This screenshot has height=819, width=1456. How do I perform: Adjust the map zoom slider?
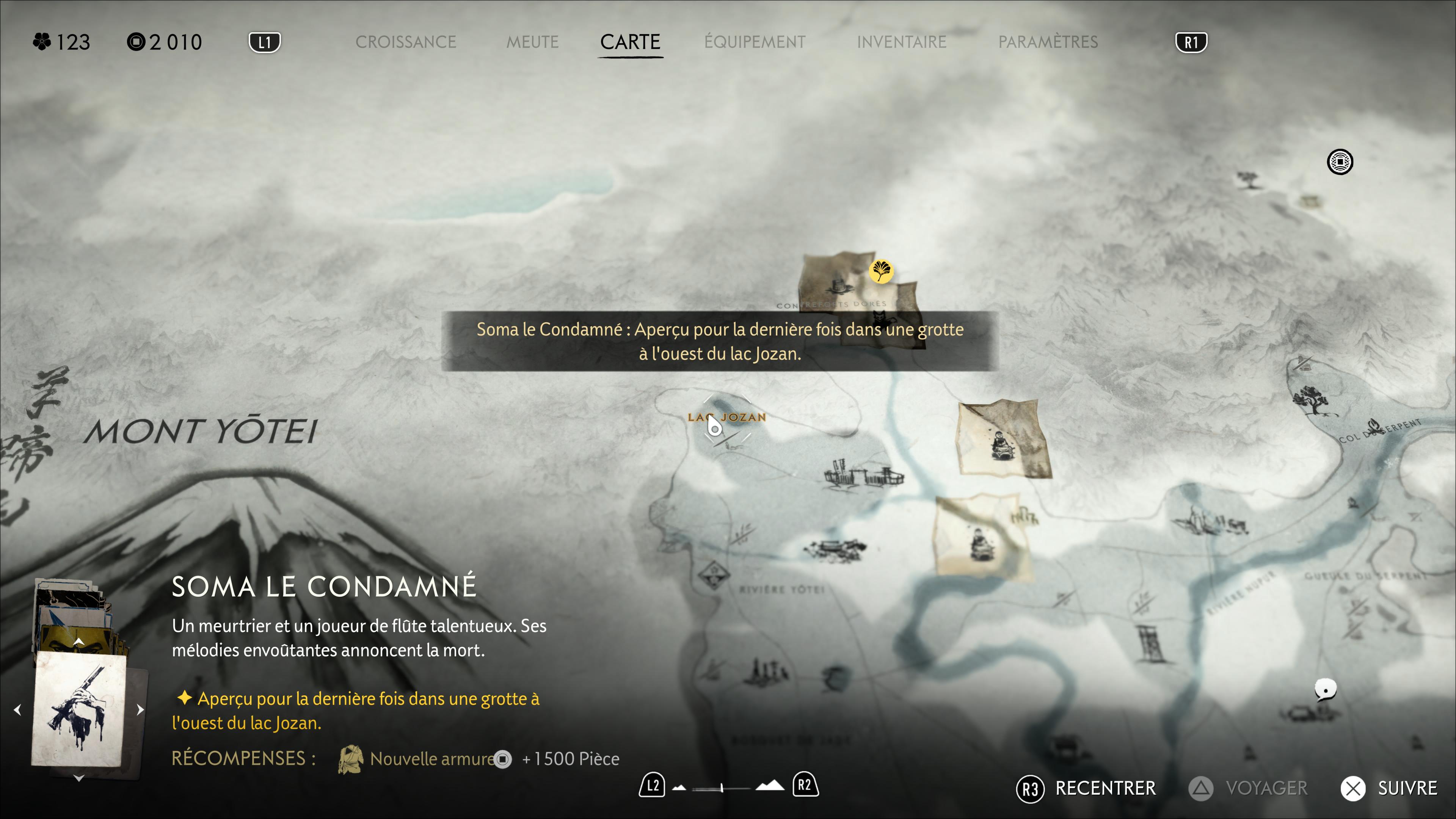pyautogui.click(x=722, y=788)
